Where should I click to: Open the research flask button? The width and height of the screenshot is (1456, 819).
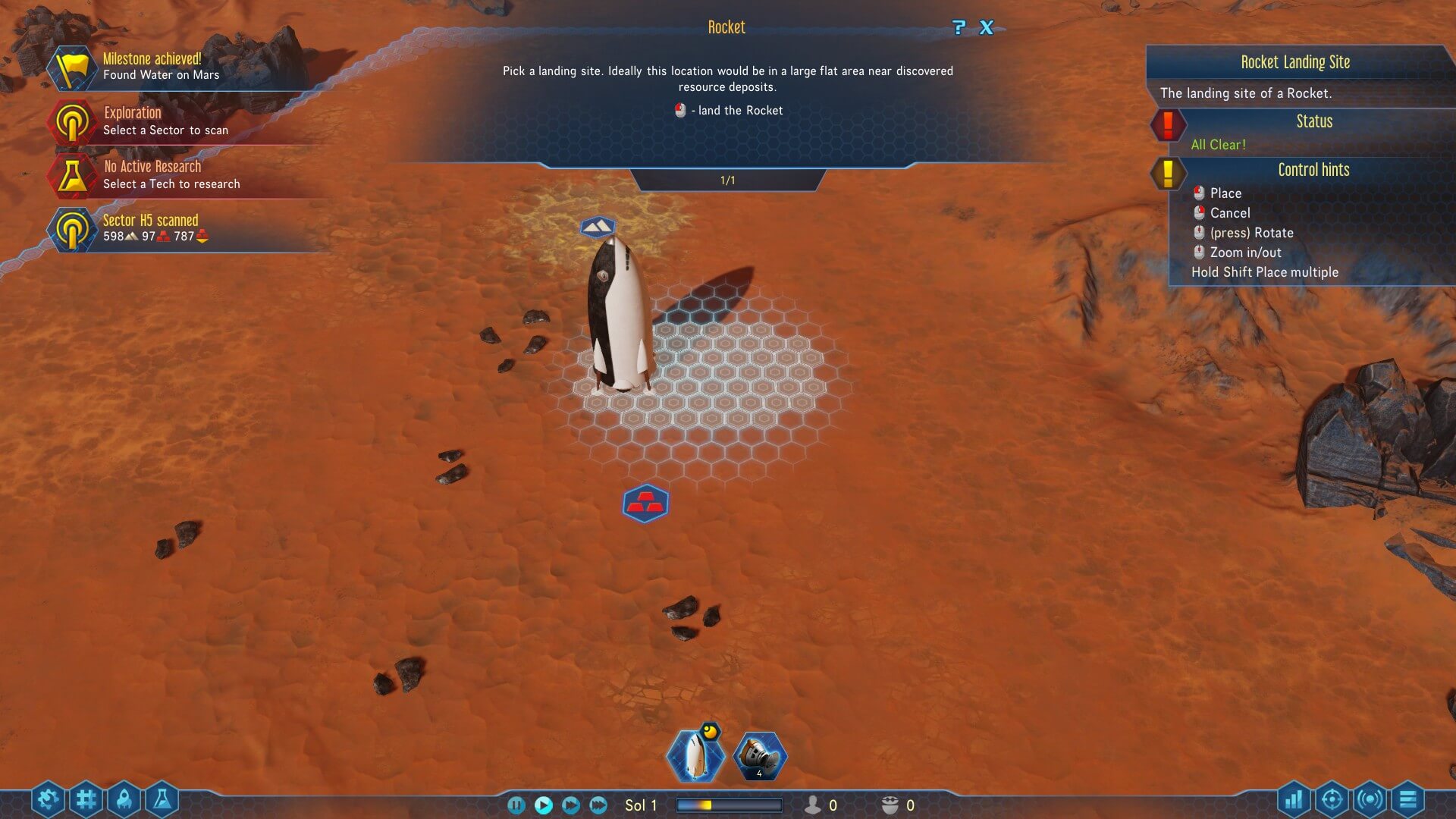pos(162,799)
